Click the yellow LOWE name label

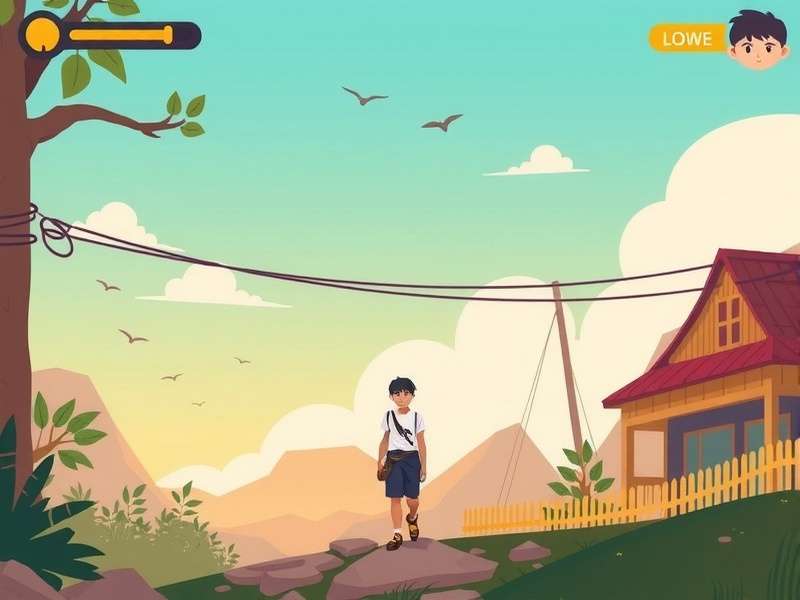[687, 39]
